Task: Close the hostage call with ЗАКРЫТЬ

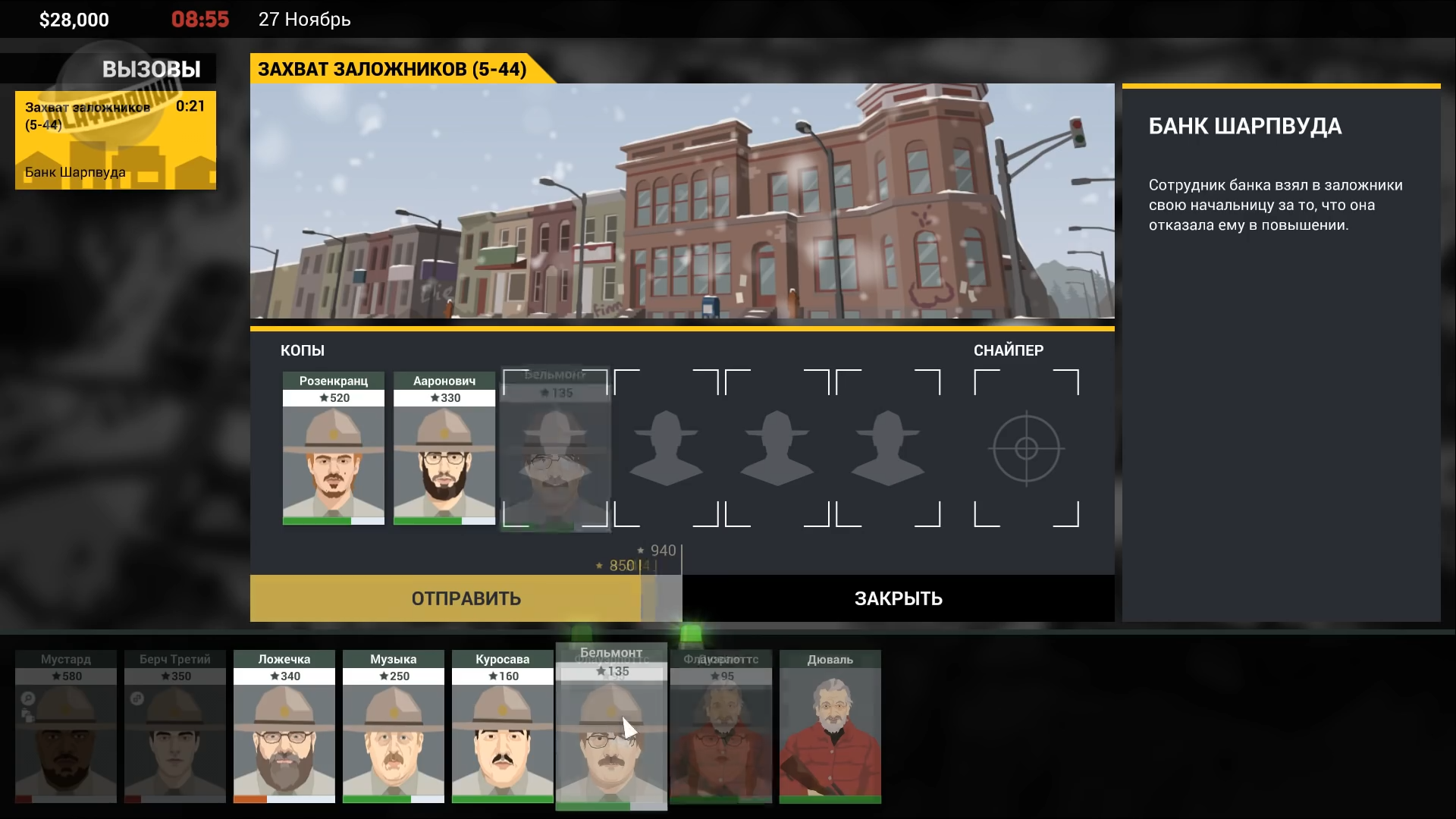Action: [x=898, y=598]
